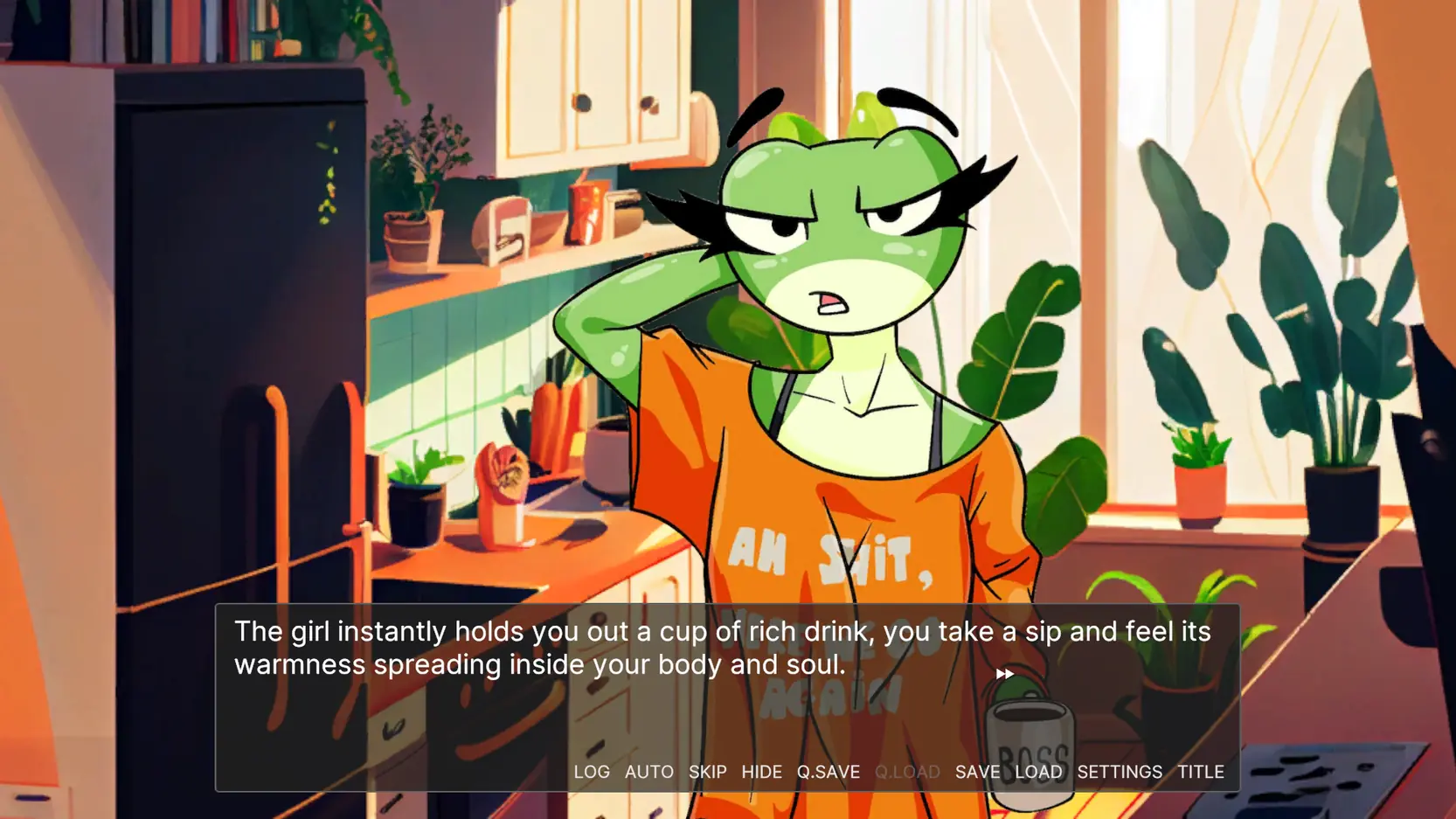
Task: Open the LOG dialogue history
Action: point(592,772)
